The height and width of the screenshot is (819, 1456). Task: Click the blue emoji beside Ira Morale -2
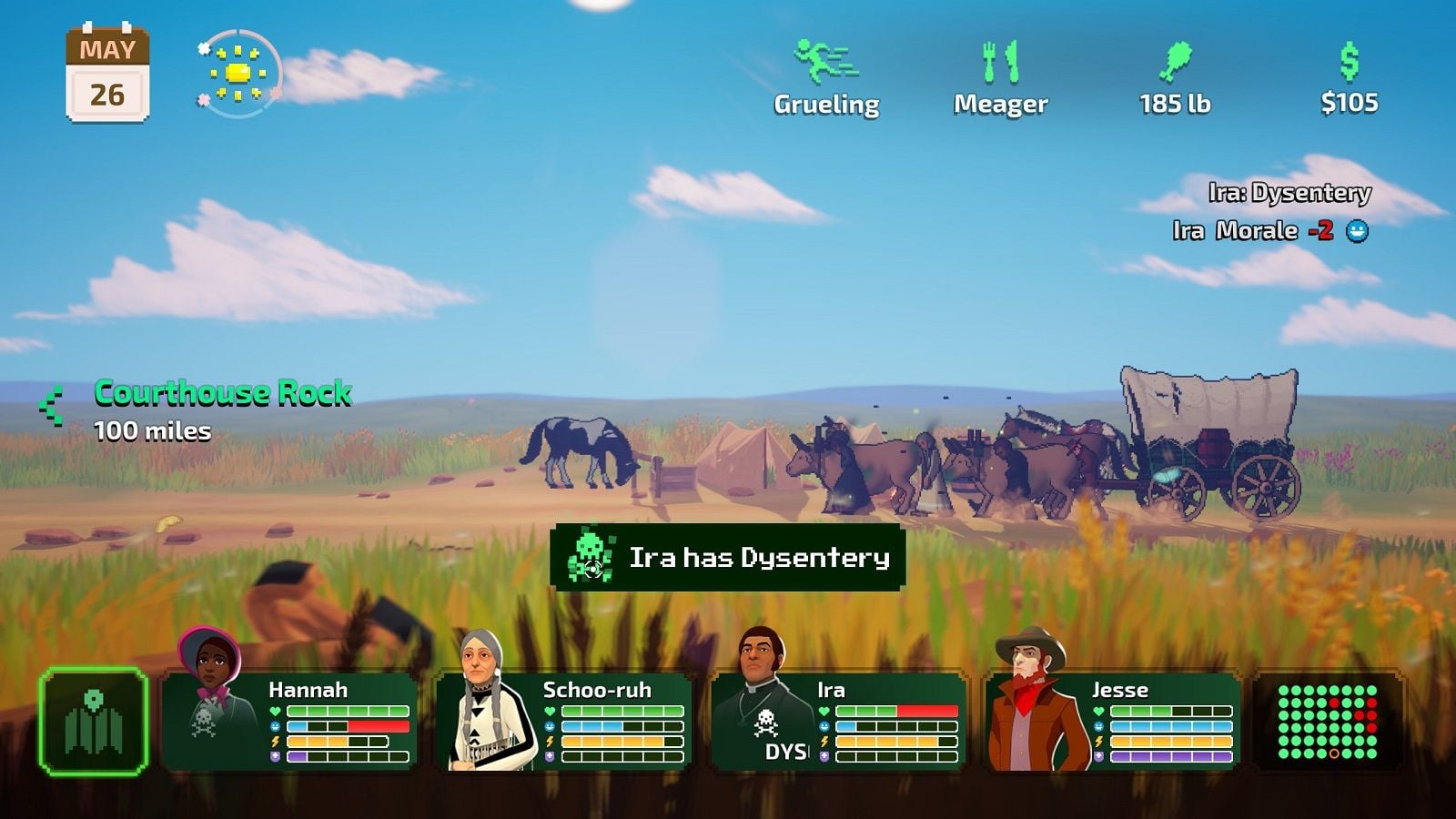click(x=1358, y=233)
